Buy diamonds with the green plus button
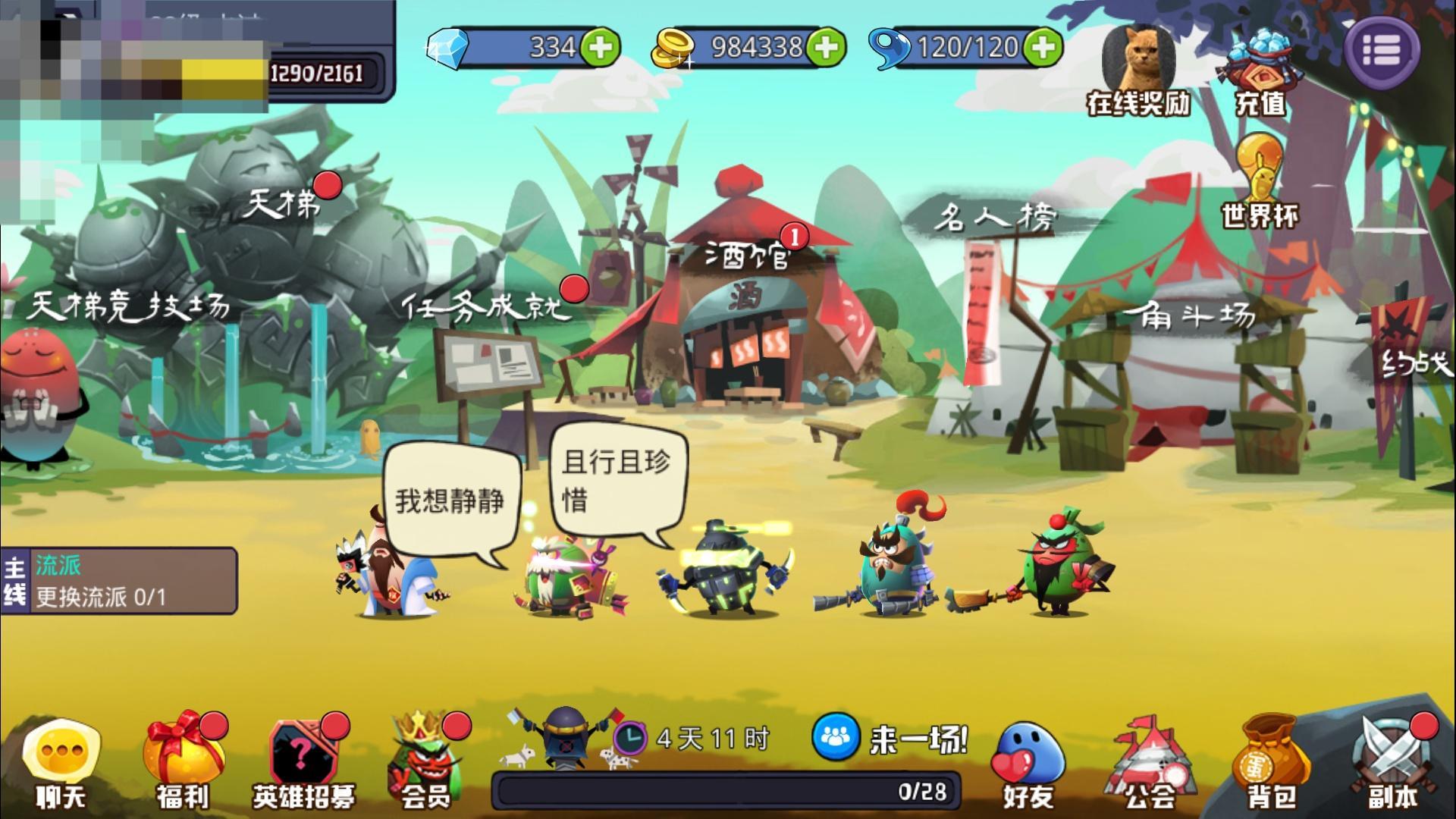Image resolution: width=1456 pixels, height=819 pixels. coord(599,47)
